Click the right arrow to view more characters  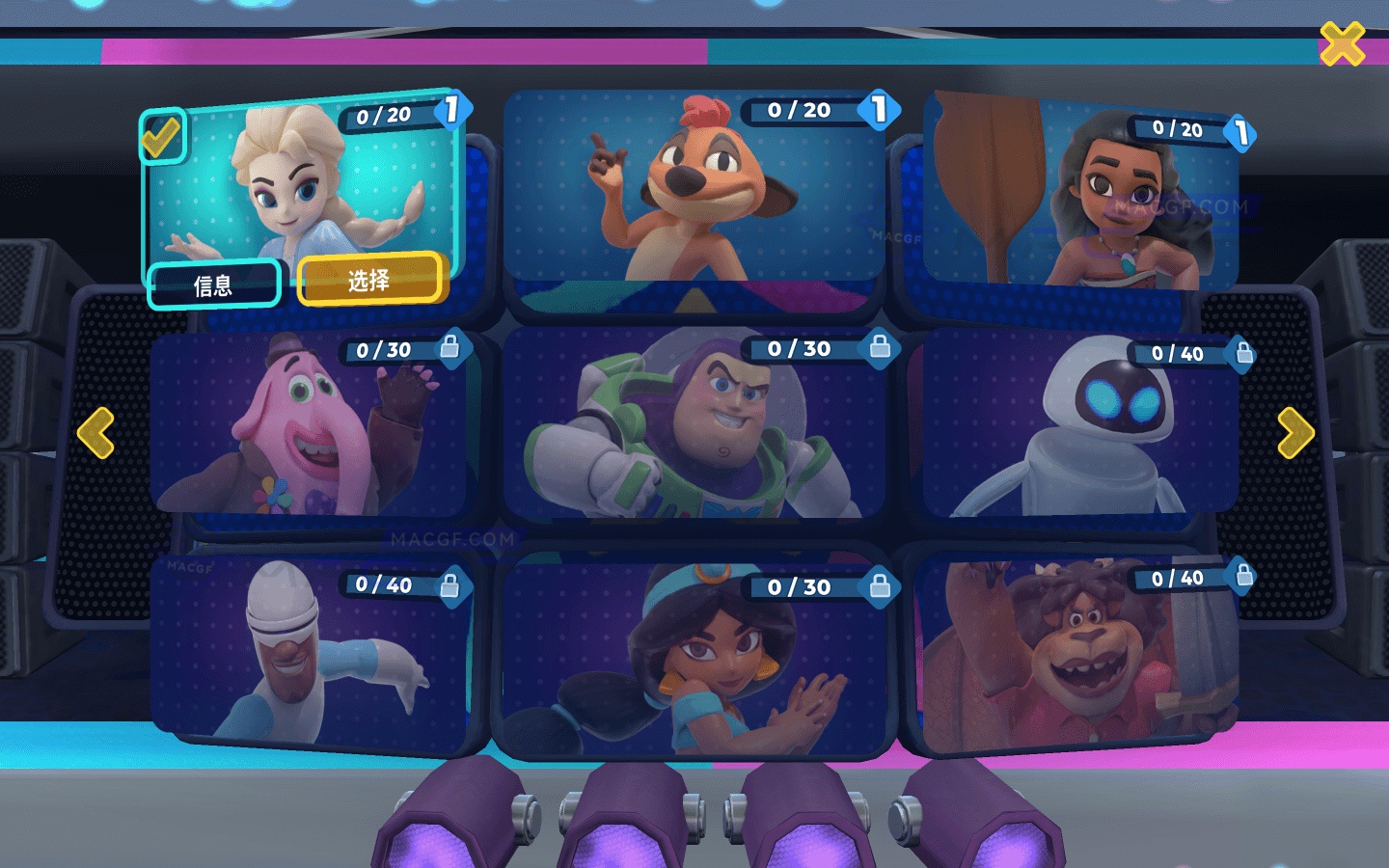pyautogui.click(x=1294, y=431)
